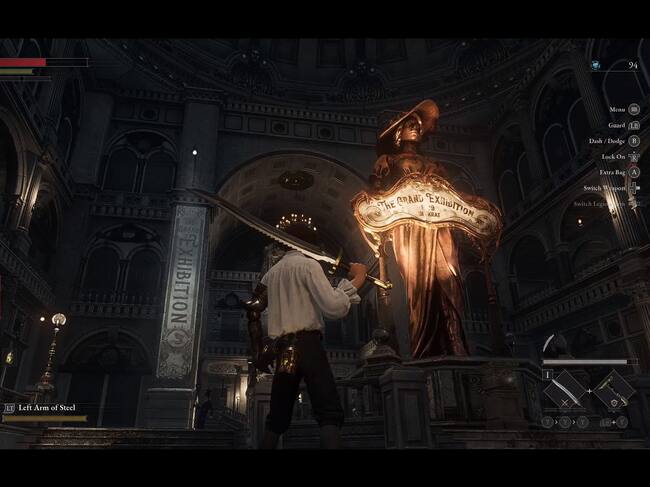Select the saber blade weapon slot
The height and width of the screenshot is (487, 650).
565,391
